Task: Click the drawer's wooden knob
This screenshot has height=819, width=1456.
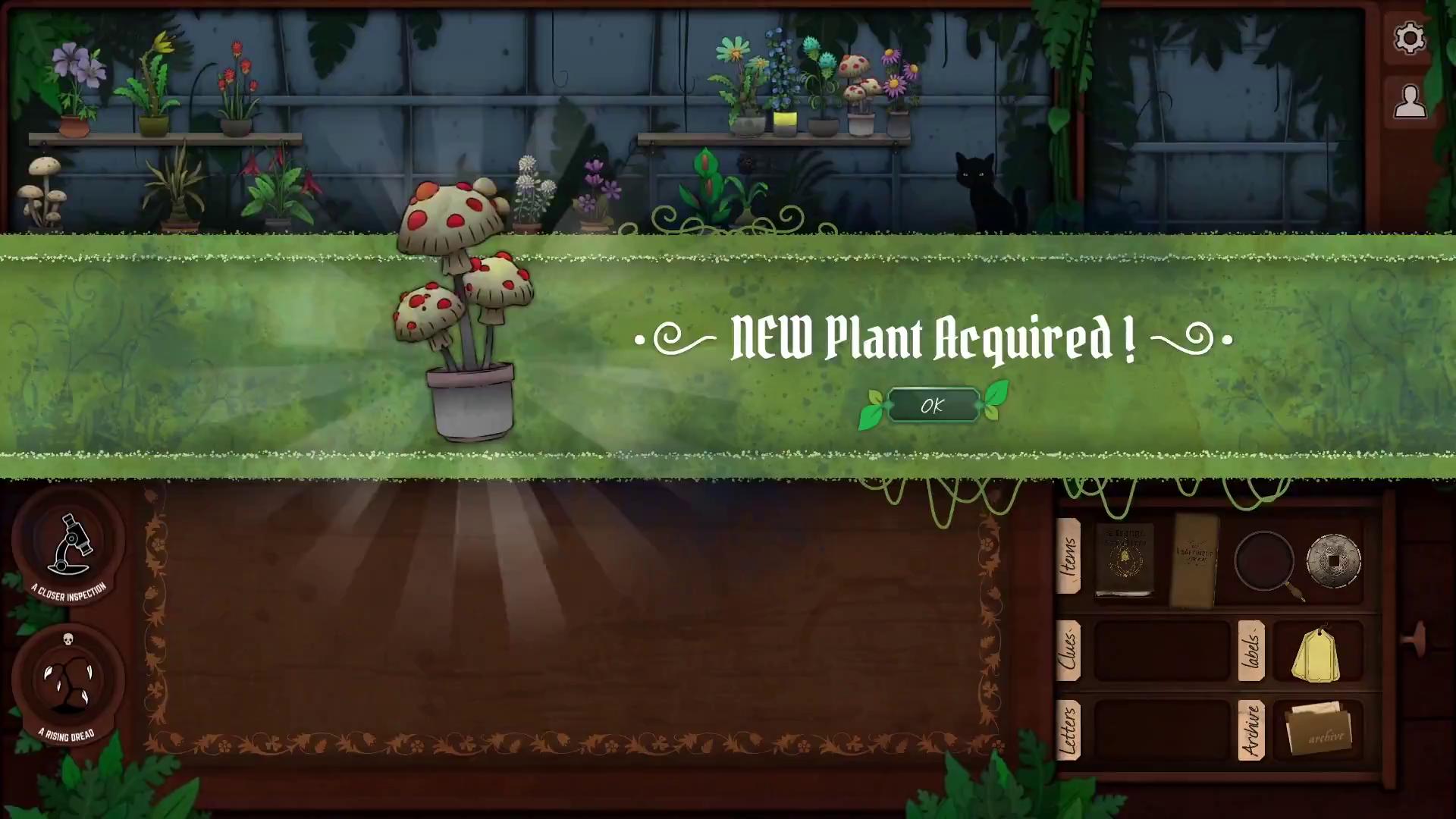Action: pos(1415,639)
